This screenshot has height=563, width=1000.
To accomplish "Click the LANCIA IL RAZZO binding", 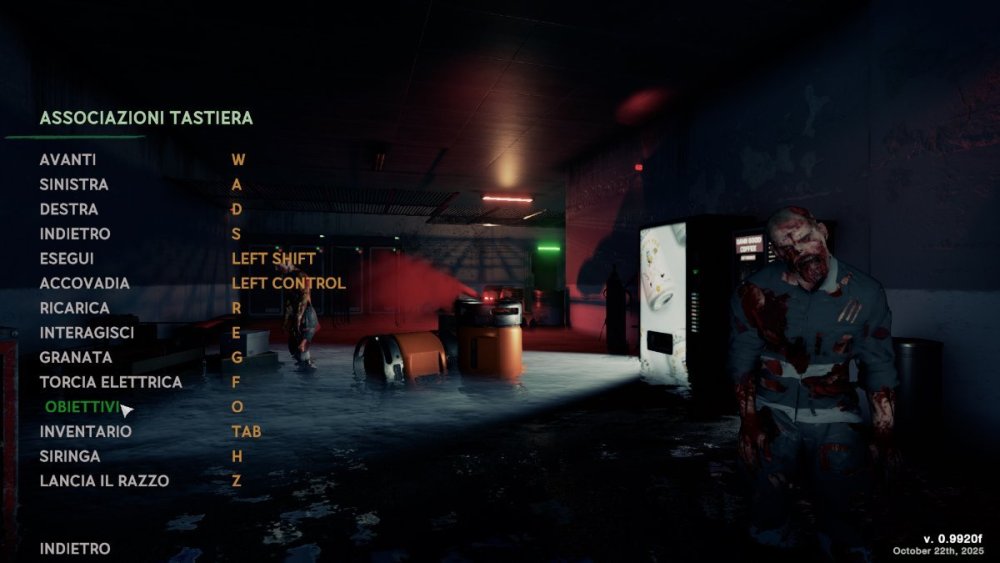I will pyautogui.click(x=105, y=481).
